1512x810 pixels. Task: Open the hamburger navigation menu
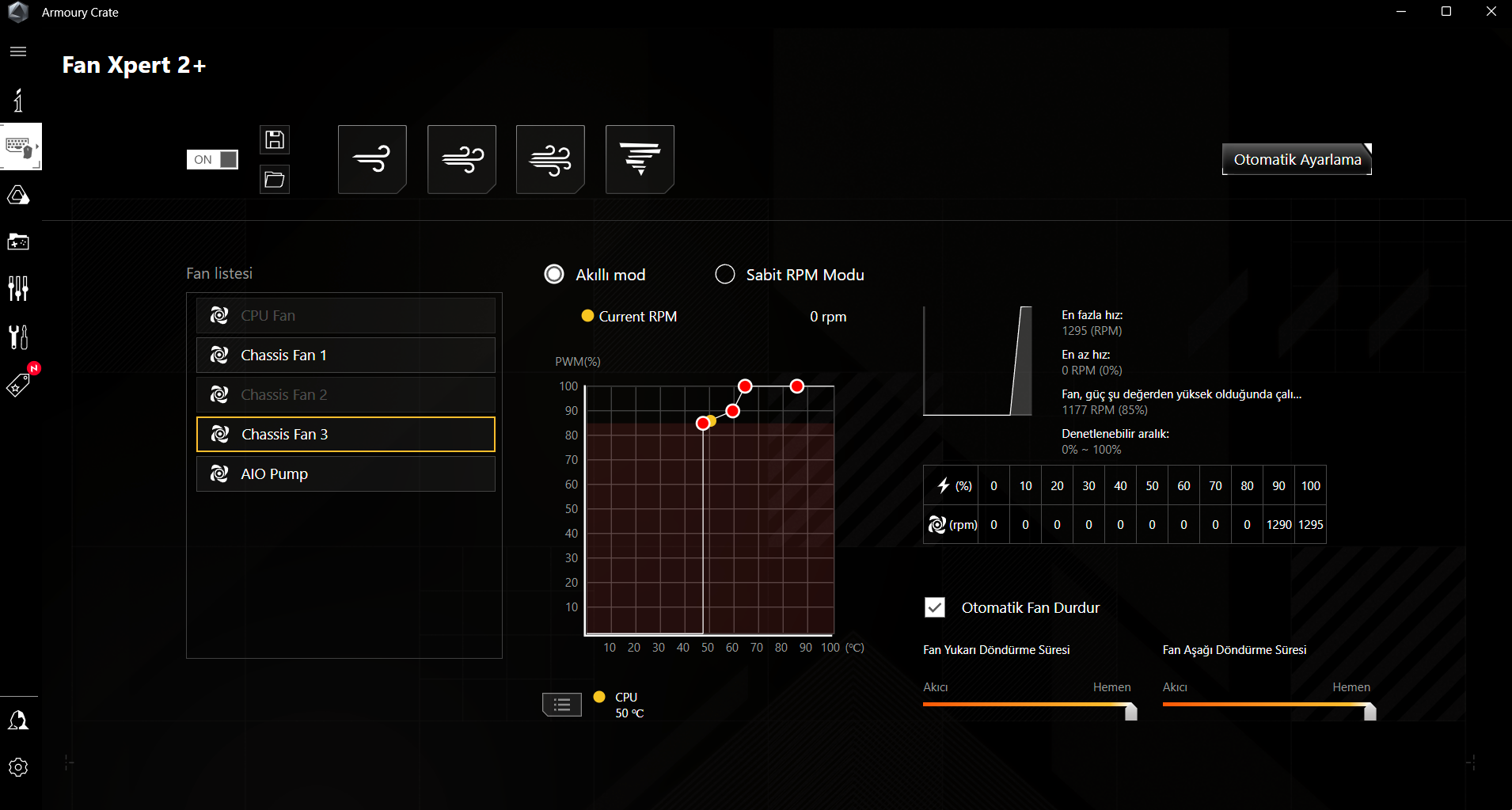[x=18, y=51]
